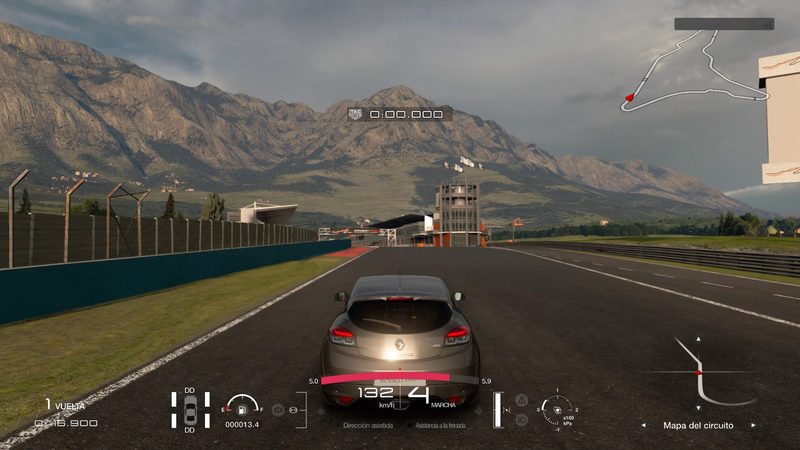Select the turbo boost pressure gauge
This screenshot has height=450, width=800.
coord(556,408)
